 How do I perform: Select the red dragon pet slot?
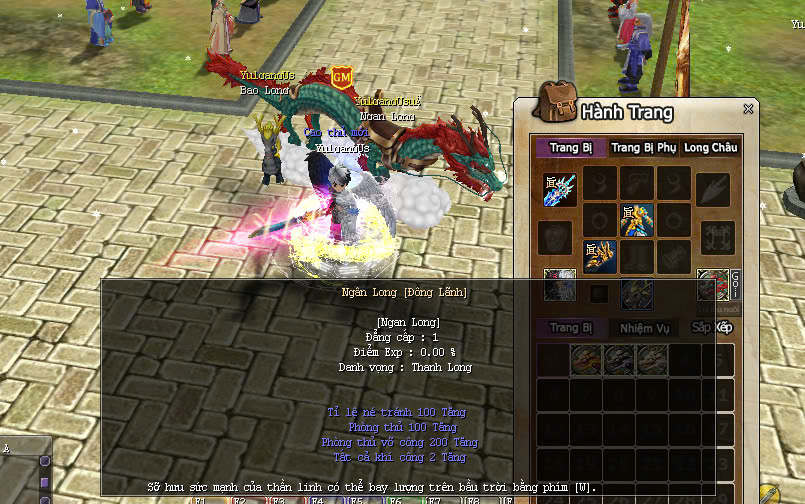point(711,285)
